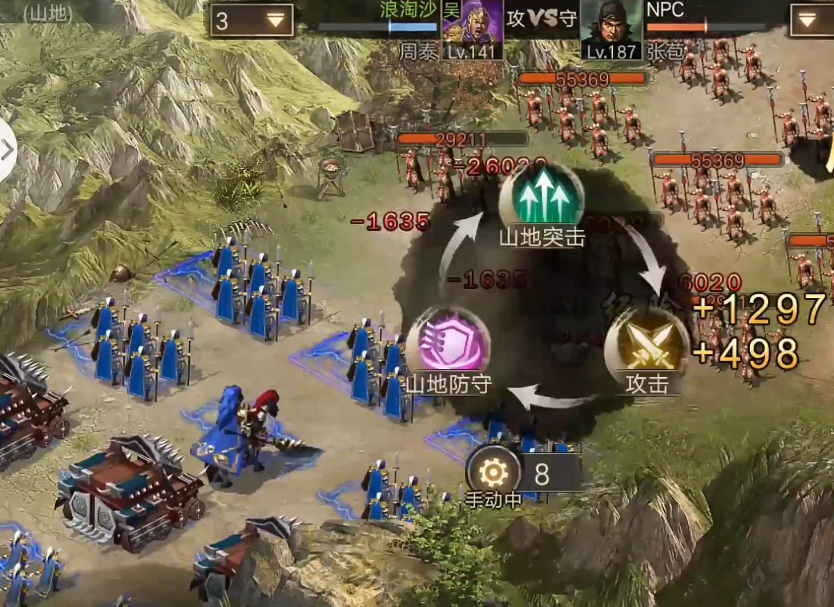Open the dropdown showing number 3
Viewport: 834px width, 607px height.
(x=251, y=20)
